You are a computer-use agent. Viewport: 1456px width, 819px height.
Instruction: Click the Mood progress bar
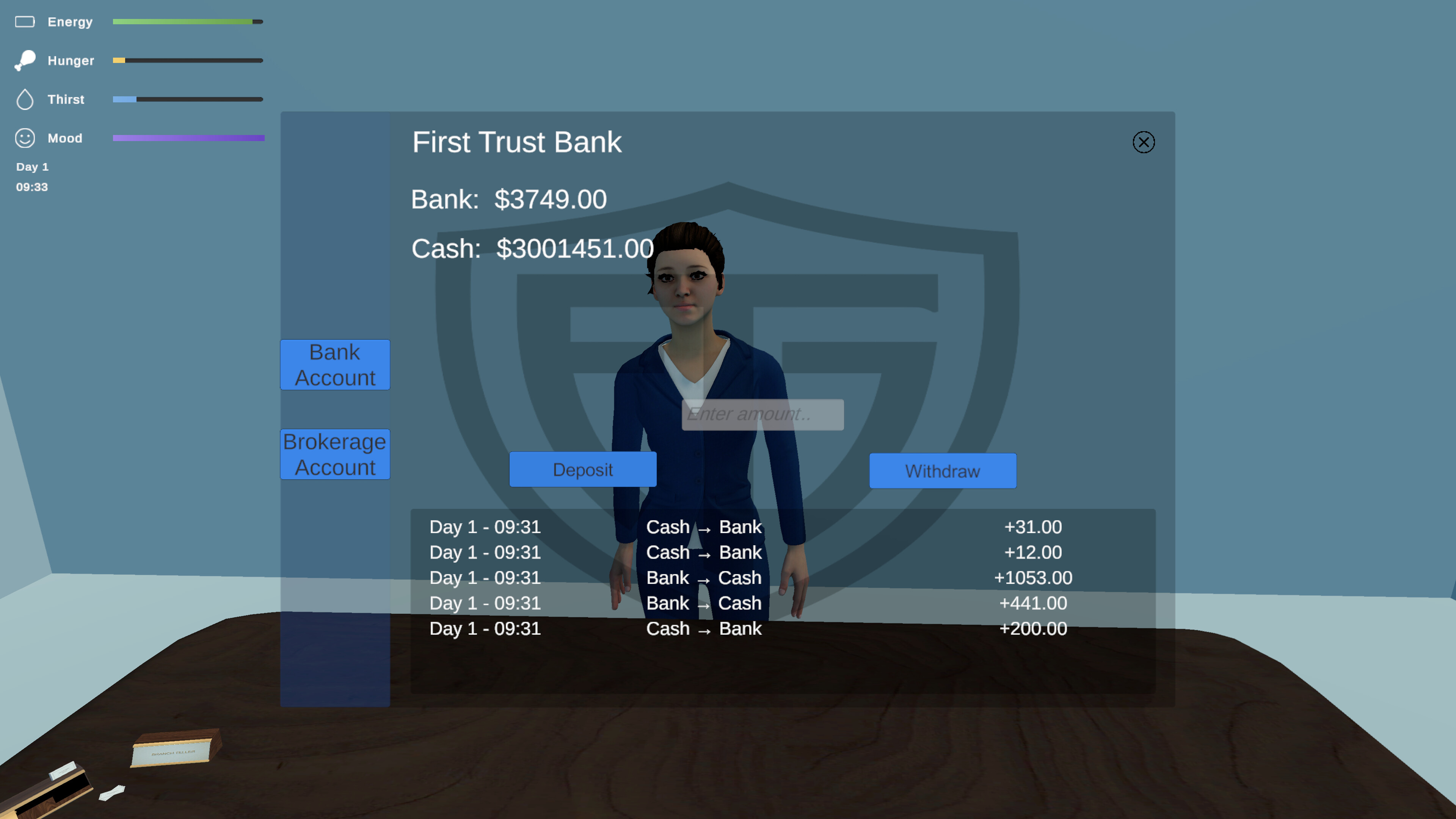[188, 137]
